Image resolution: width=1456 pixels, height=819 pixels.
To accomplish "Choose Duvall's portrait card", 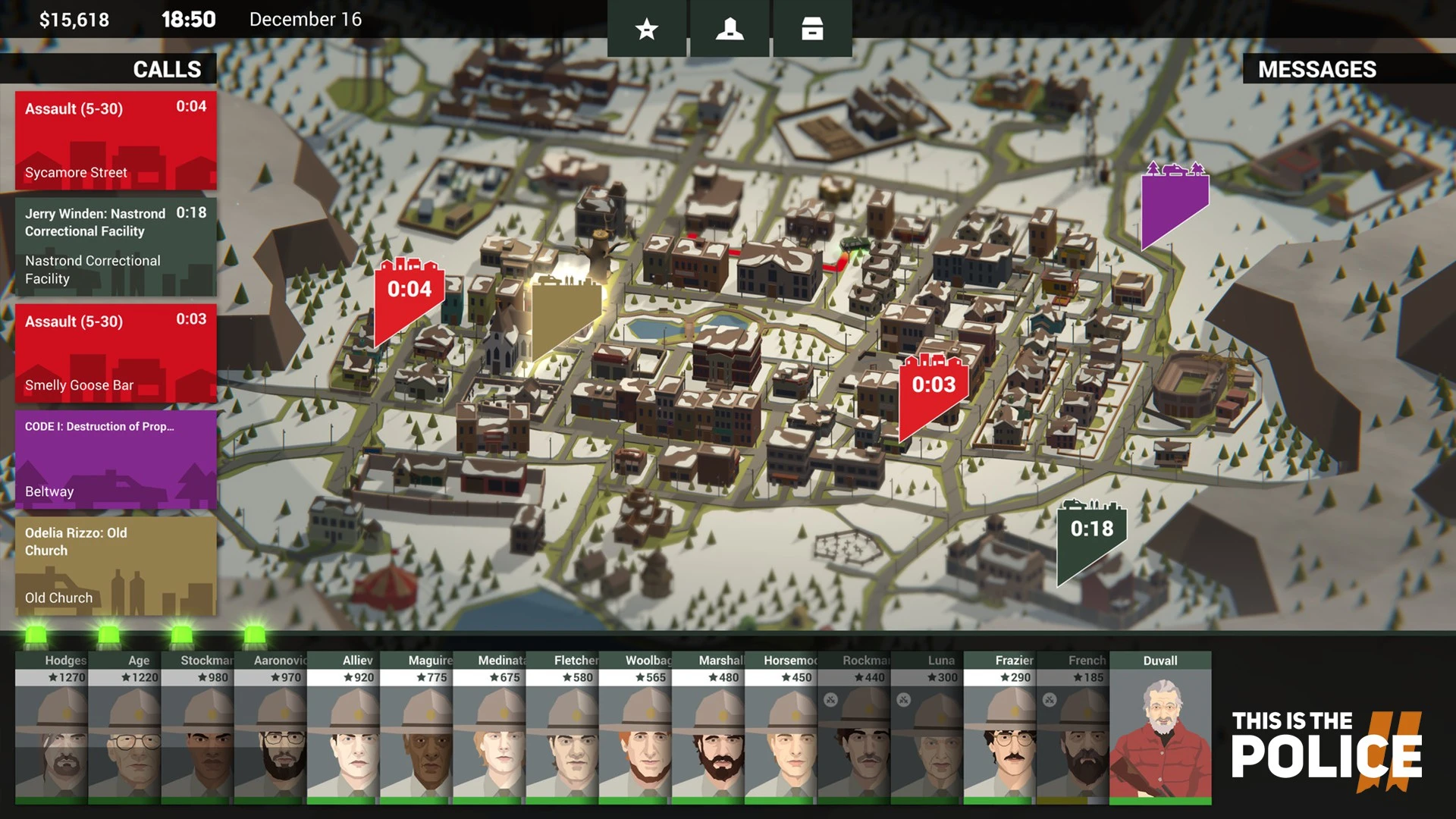I will pyautogui.click(x=1160, y=728).
